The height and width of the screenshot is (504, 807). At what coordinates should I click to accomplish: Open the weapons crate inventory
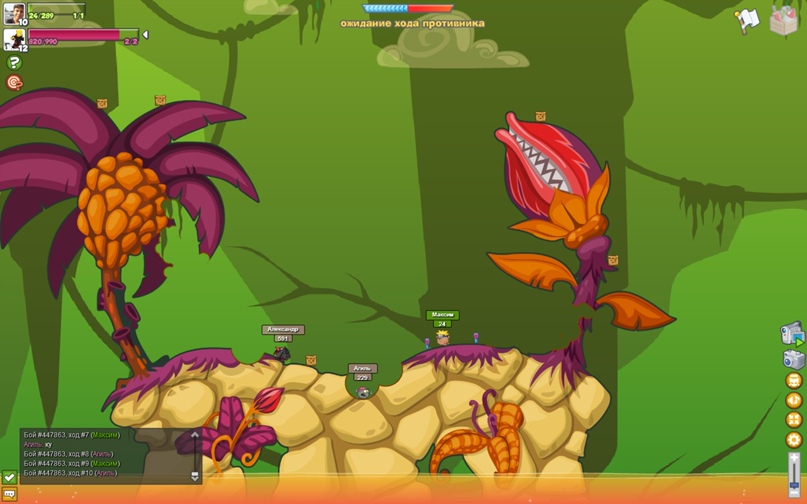[784, 21]
